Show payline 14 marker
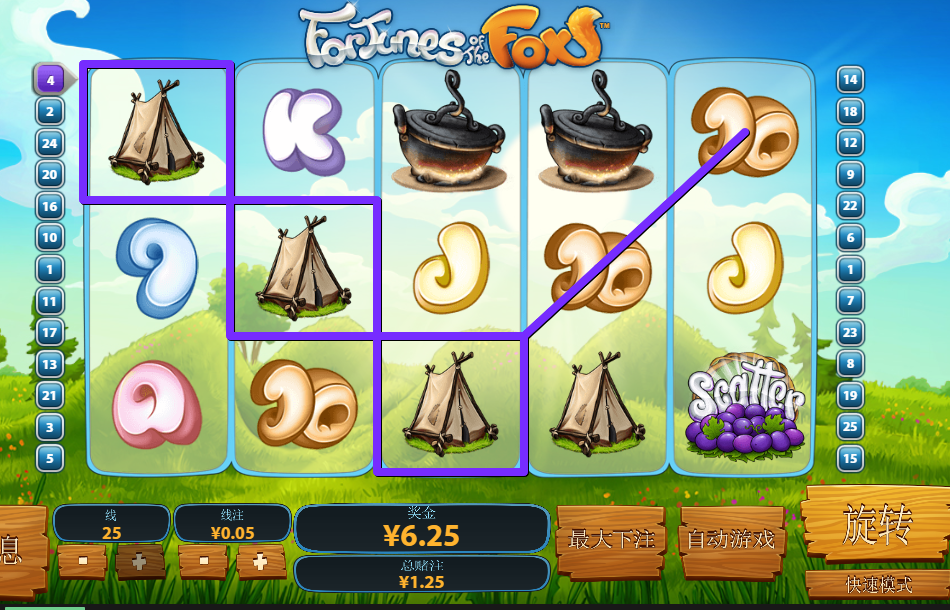This screenshot has height=610, width=950. [850, 79]
